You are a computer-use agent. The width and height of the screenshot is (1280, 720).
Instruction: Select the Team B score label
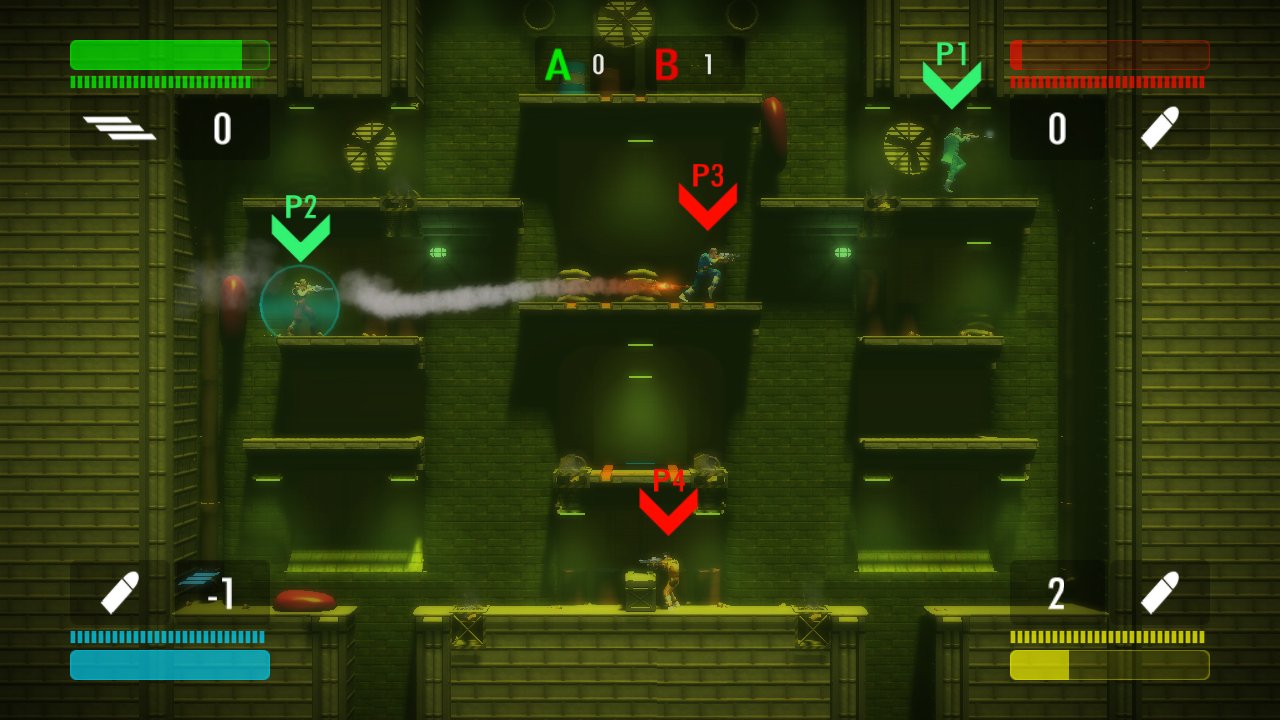click(x=668, y=66)
